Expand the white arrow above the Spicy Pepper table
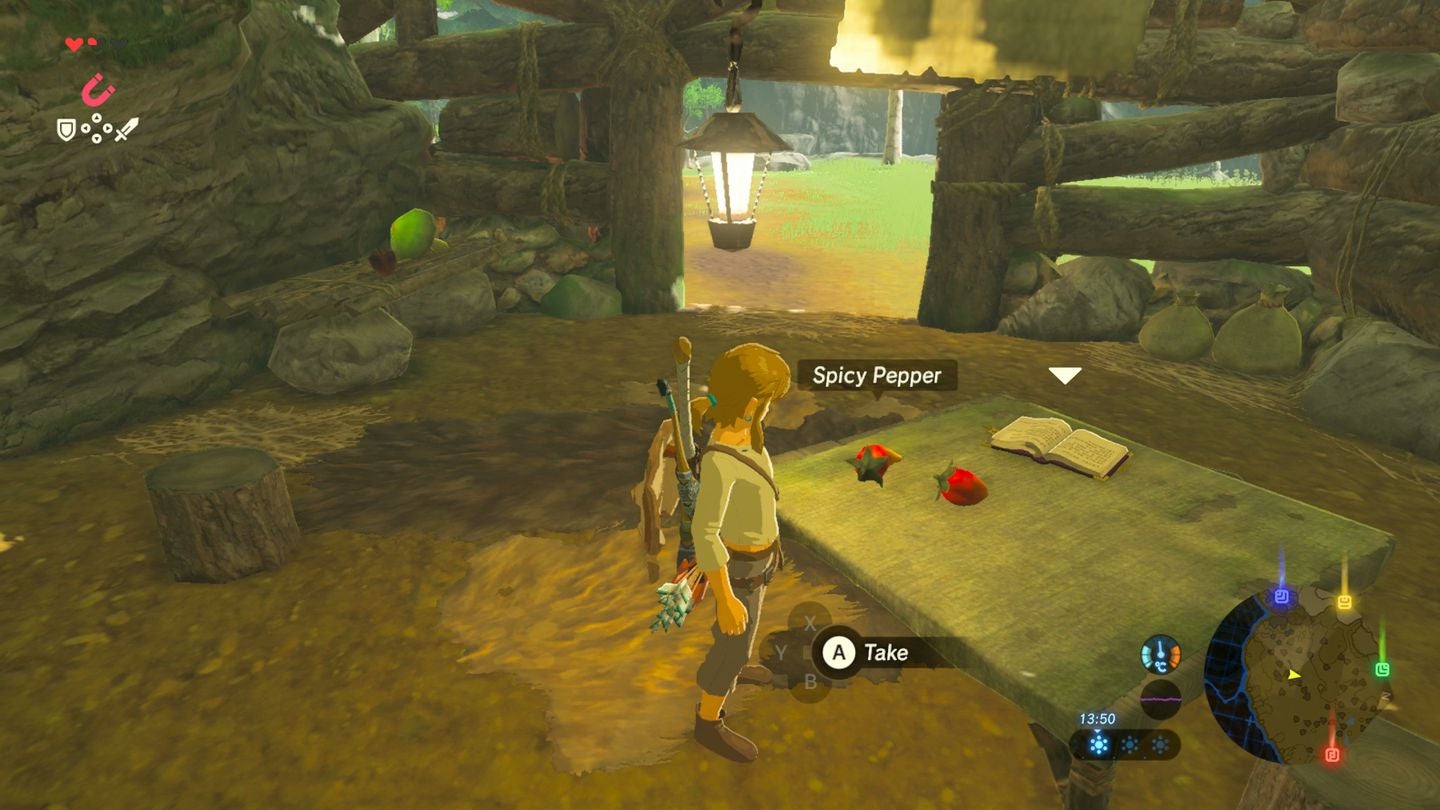The width and height of the screenshot is (1440, 810). coord(1064,374)
